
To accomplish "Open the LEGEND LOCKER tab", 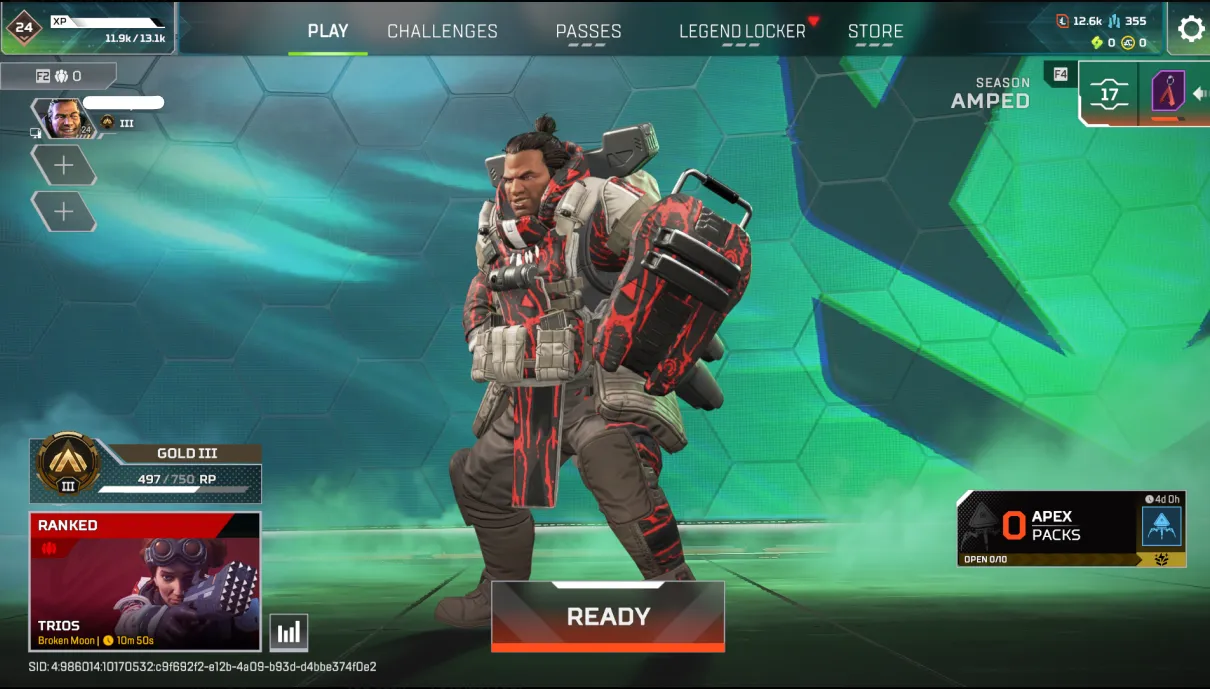I will [x=742, y=31].
